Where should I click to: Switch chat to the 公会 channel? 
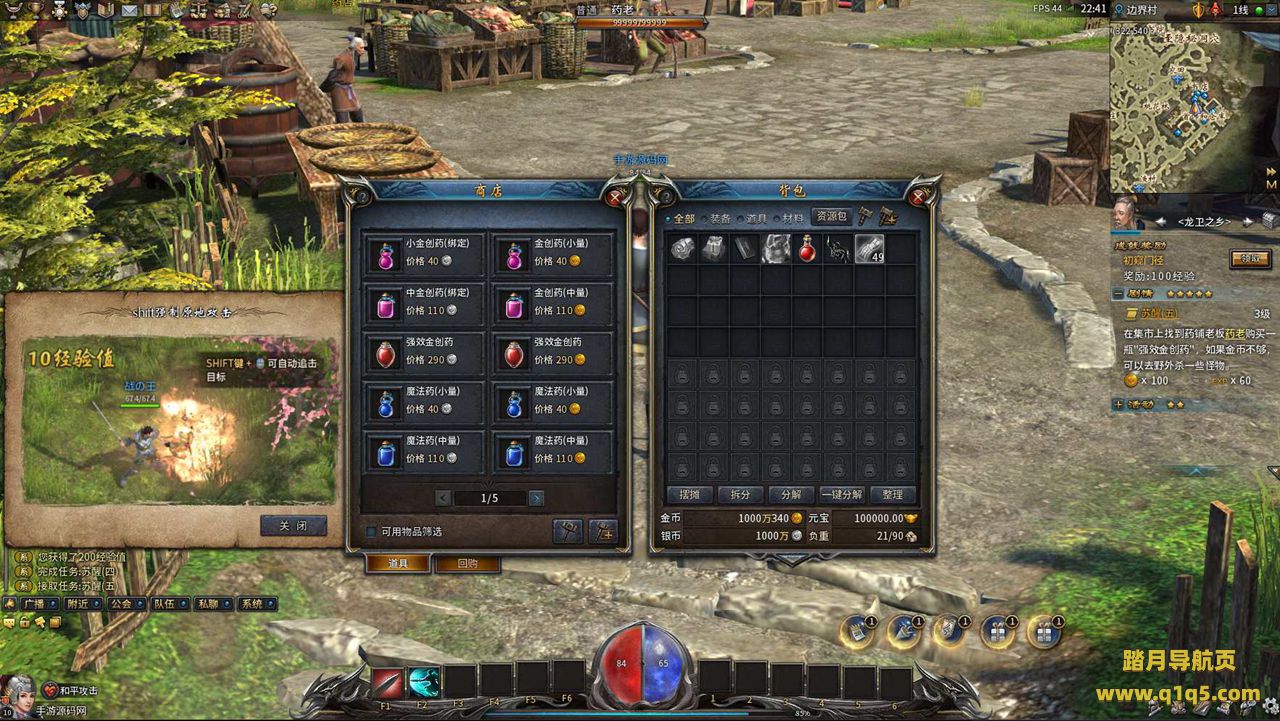tap(121, 604)
